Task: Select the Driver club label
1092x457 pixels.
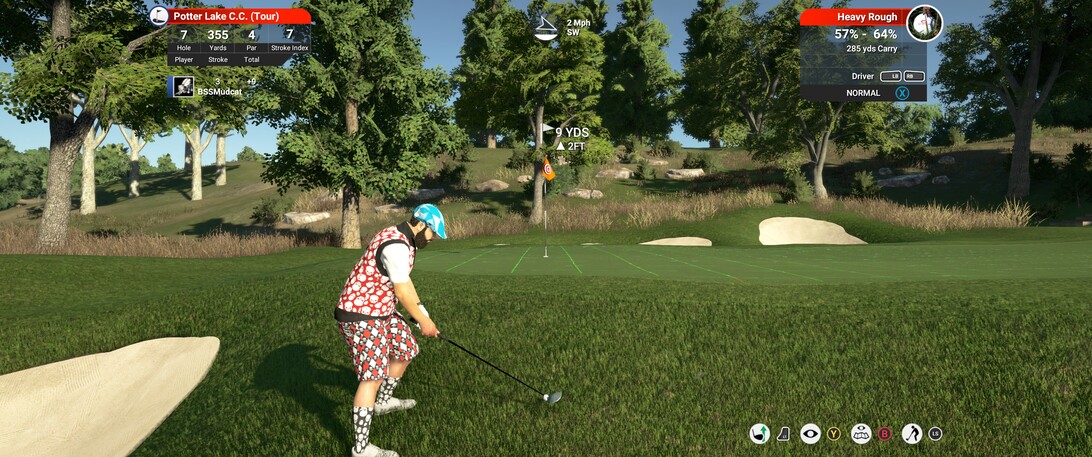Action: [x=863, y=76]
